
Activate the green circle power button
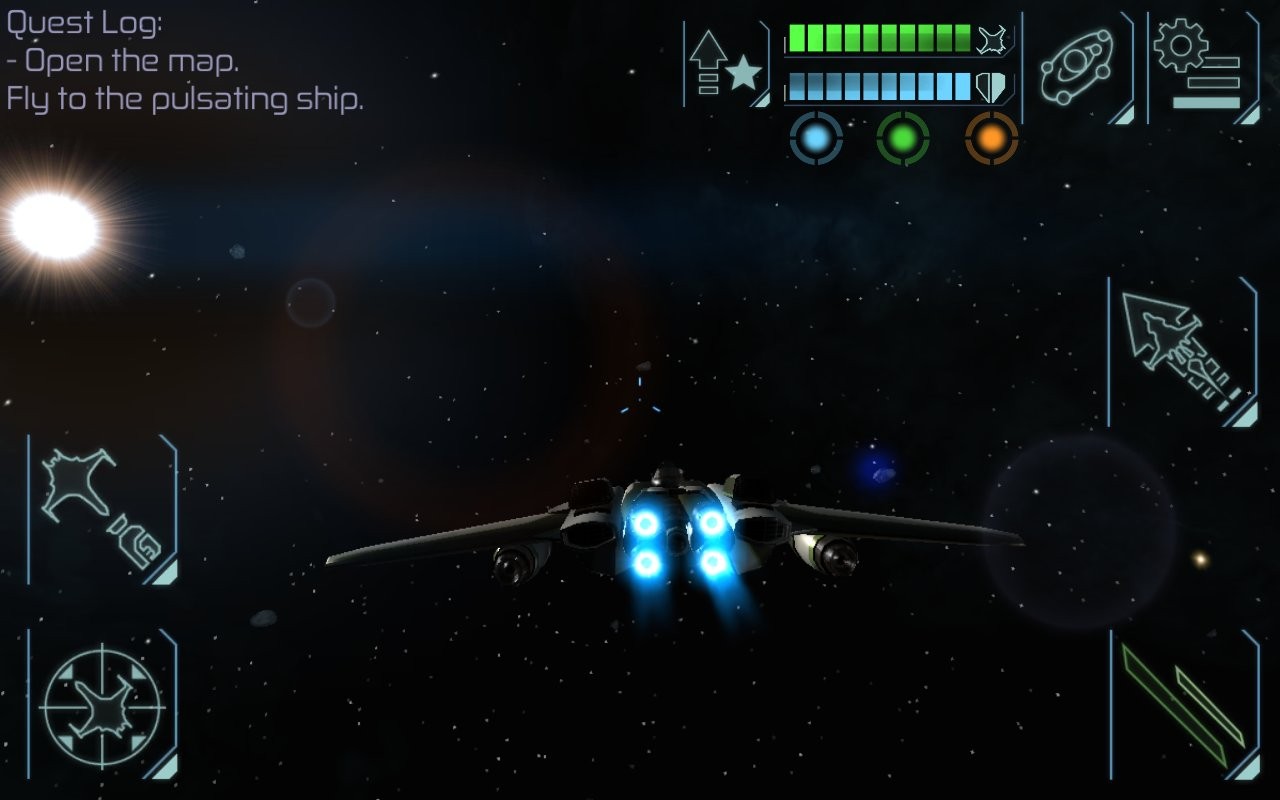pyautogui.click(x=903, y=139)
